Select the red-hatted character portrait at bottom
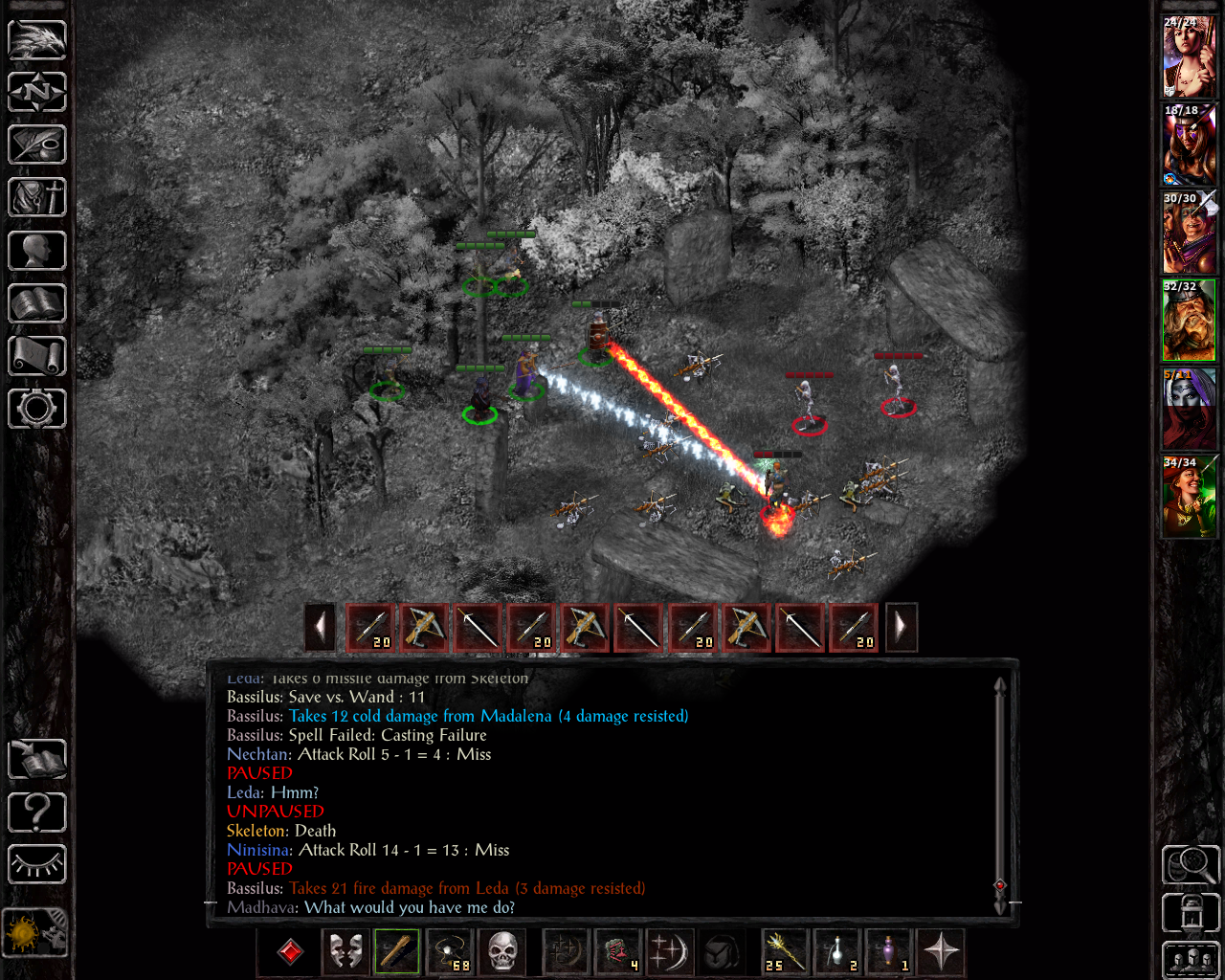This screenshot has width=1225, height=980. pyautogui.click(x=1189, y=497)
